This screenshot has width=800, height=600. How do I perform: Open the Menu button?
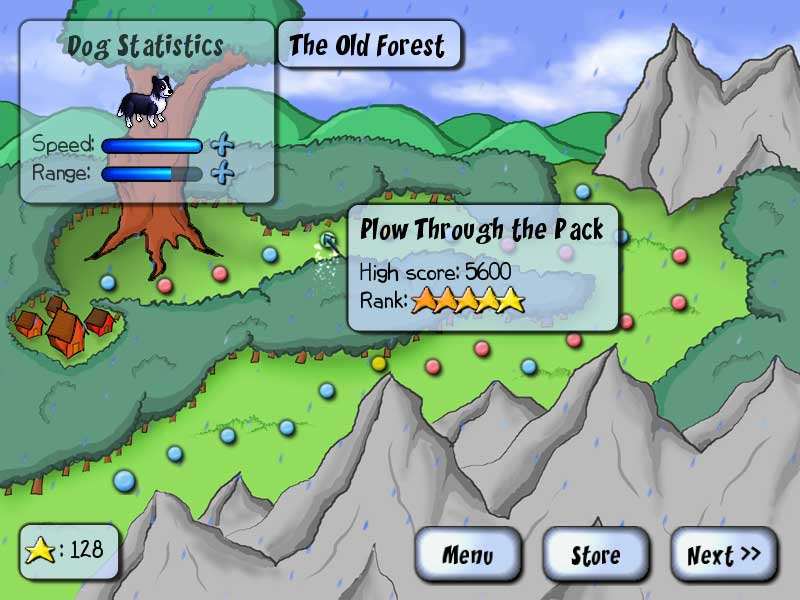(468, 555)
